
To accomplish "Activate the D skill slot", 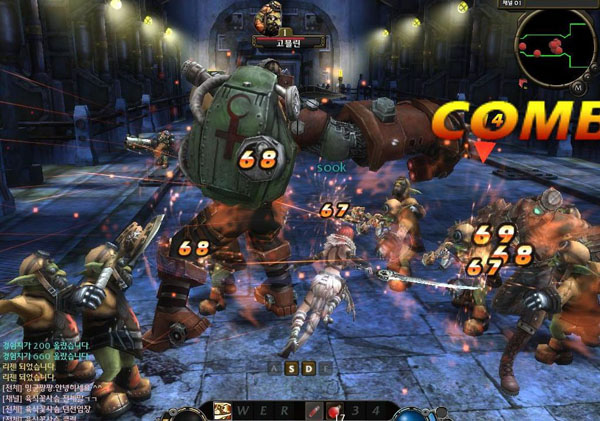I will point(310,368).
